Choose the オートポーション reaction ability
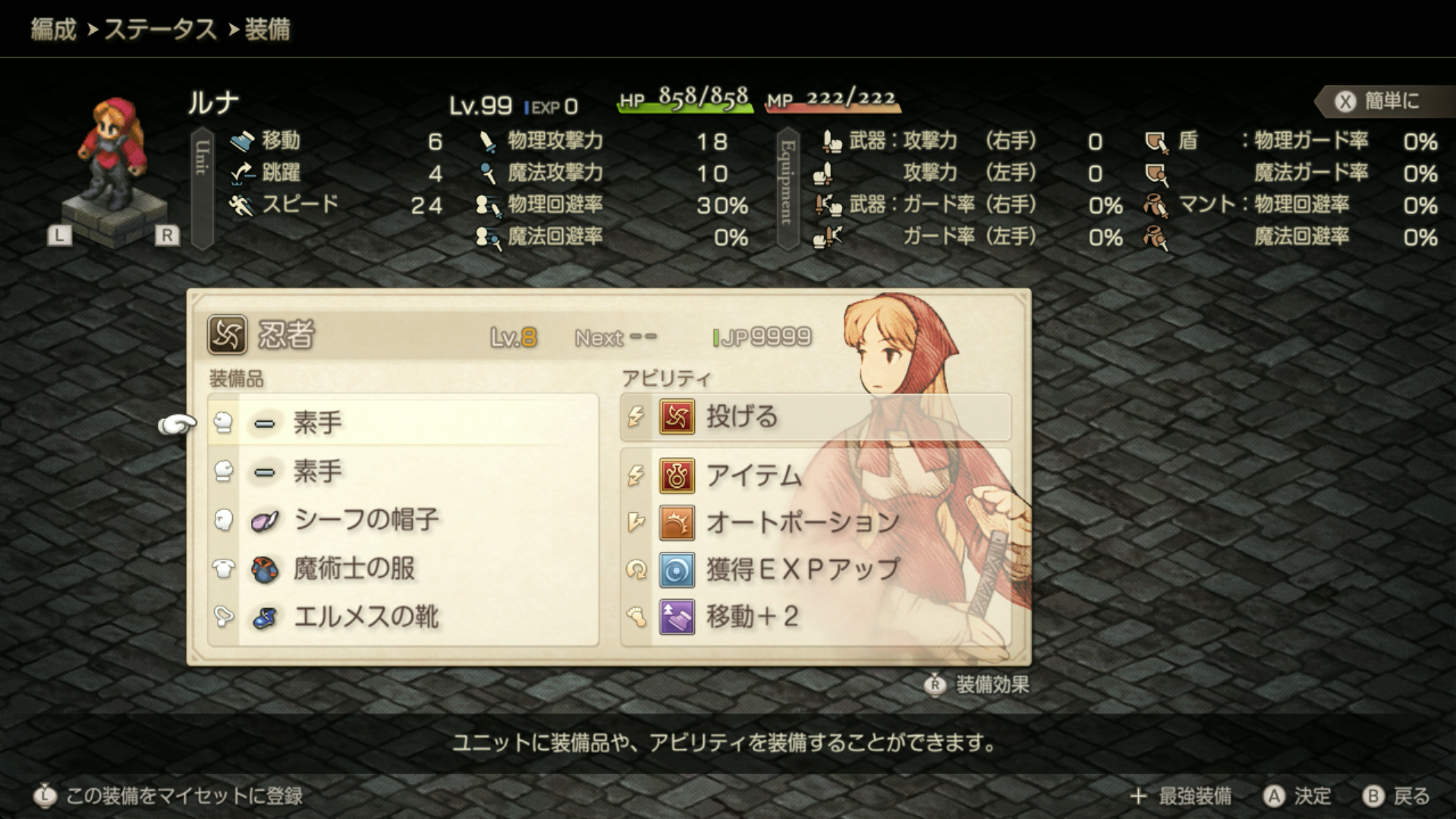 point(816,522)
